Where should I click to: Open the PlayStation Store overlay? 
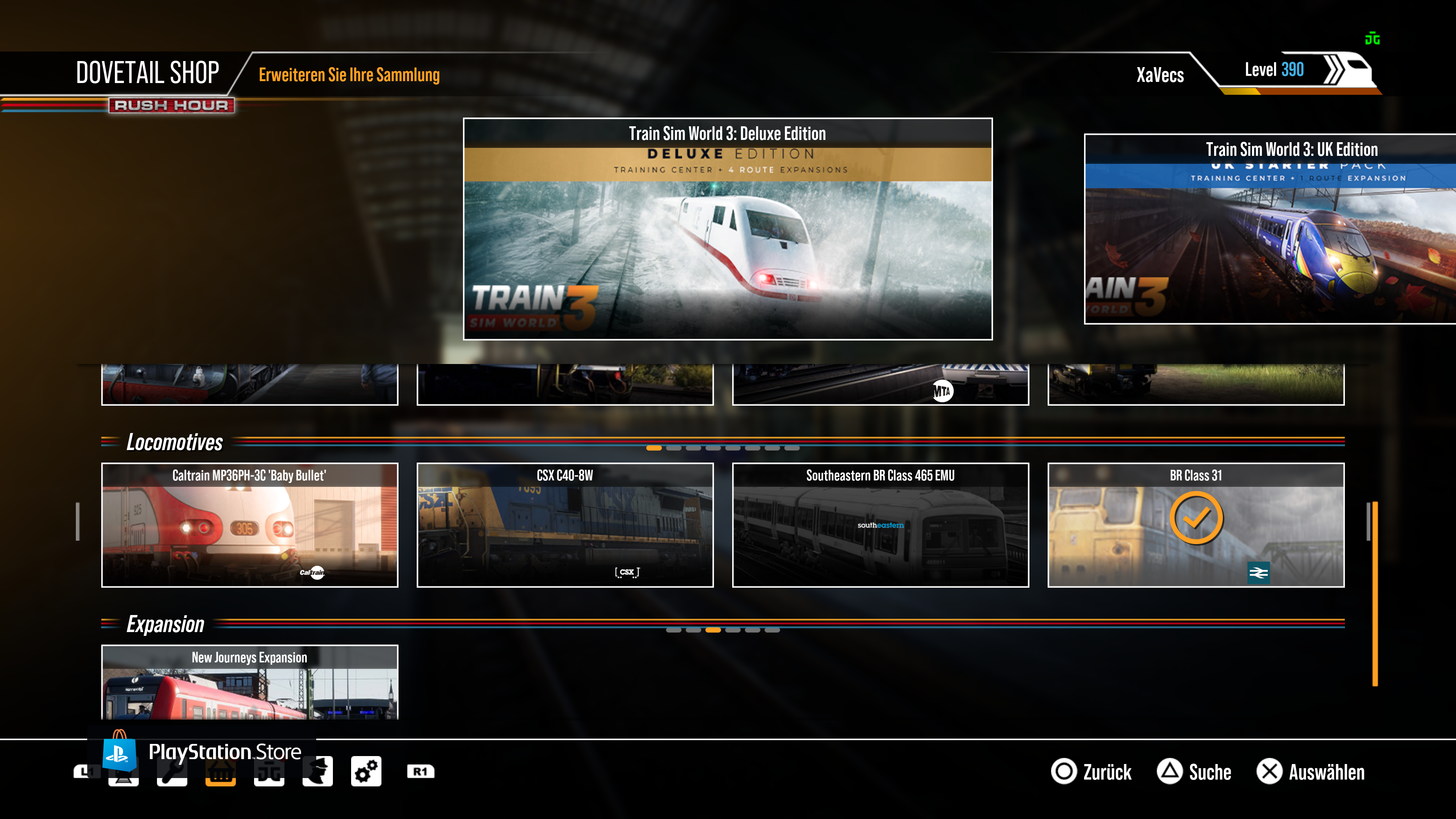click(x=204, y=752)
